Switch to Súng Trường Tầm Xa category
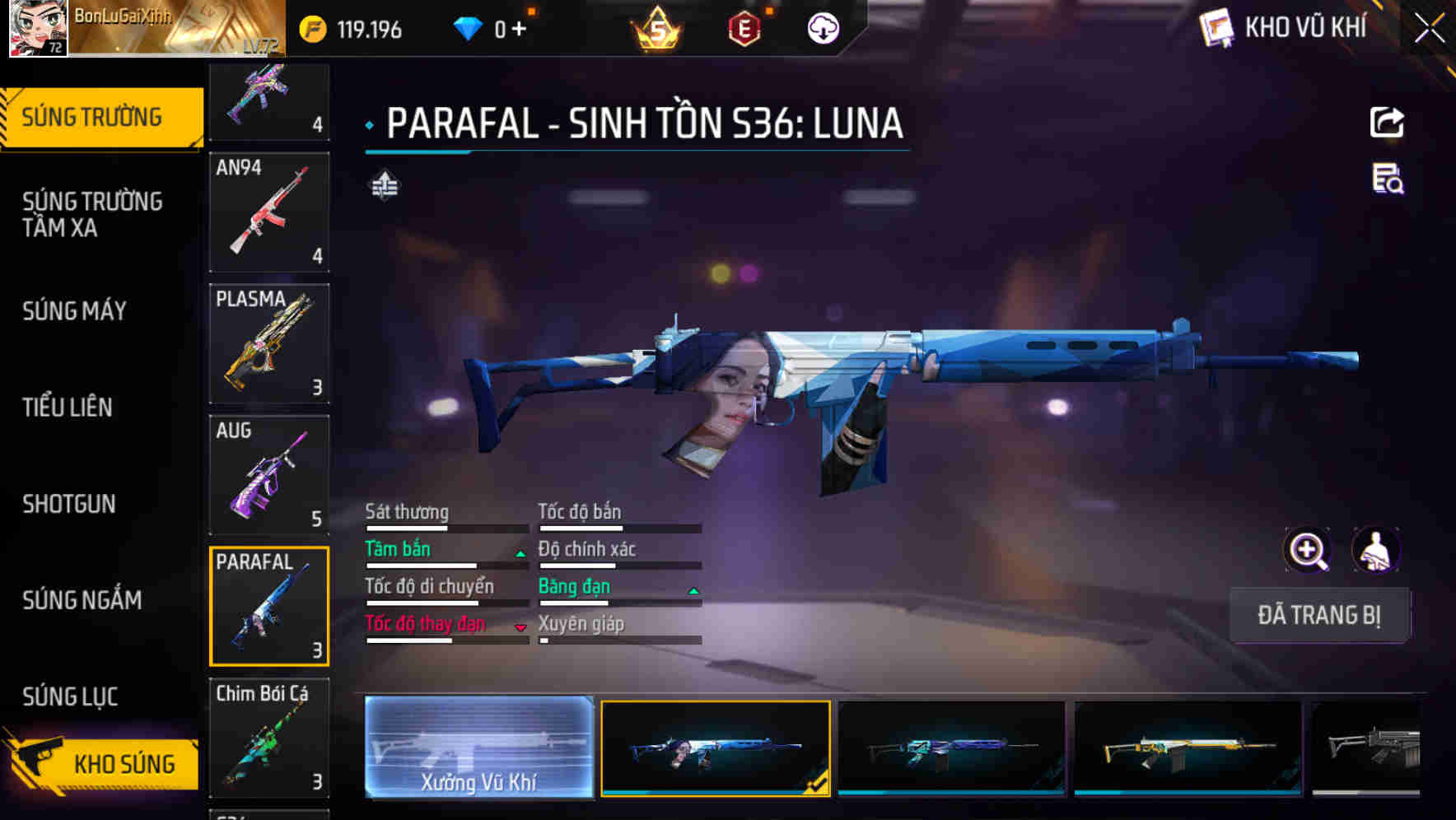This screenshot has width=1456, height=820. click(92, 214)
